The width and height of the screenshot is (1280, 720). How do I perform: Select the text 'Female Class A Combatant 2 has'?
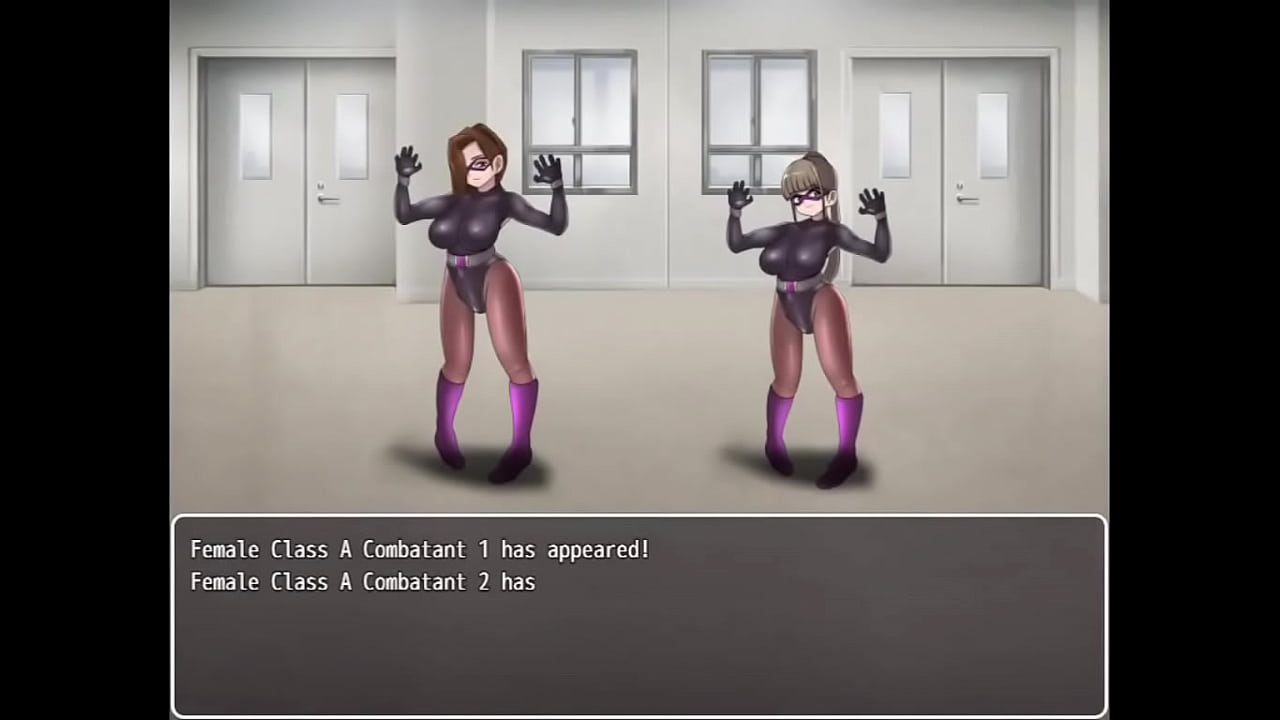362,582
